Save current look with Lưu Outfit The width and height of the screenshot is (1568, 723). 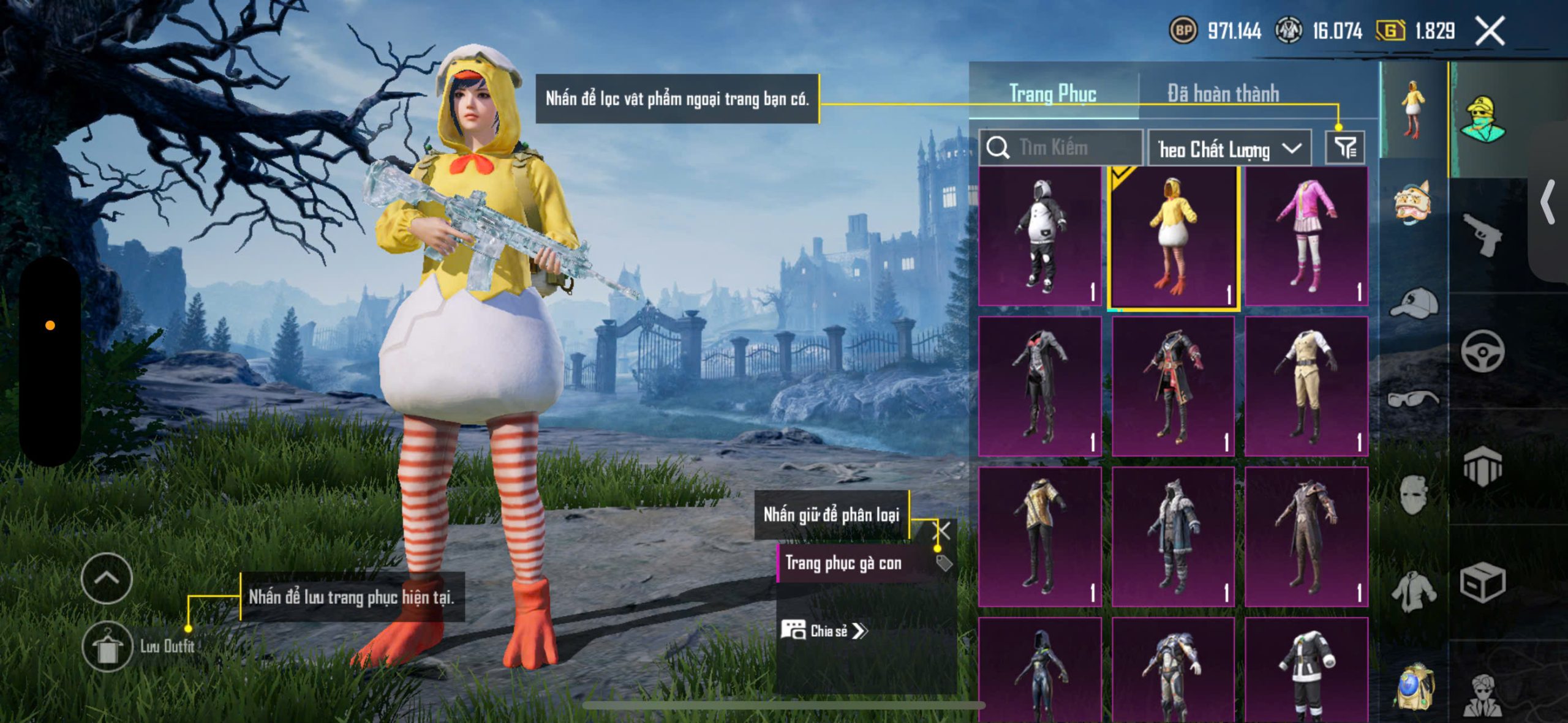(x=108, y=646)
